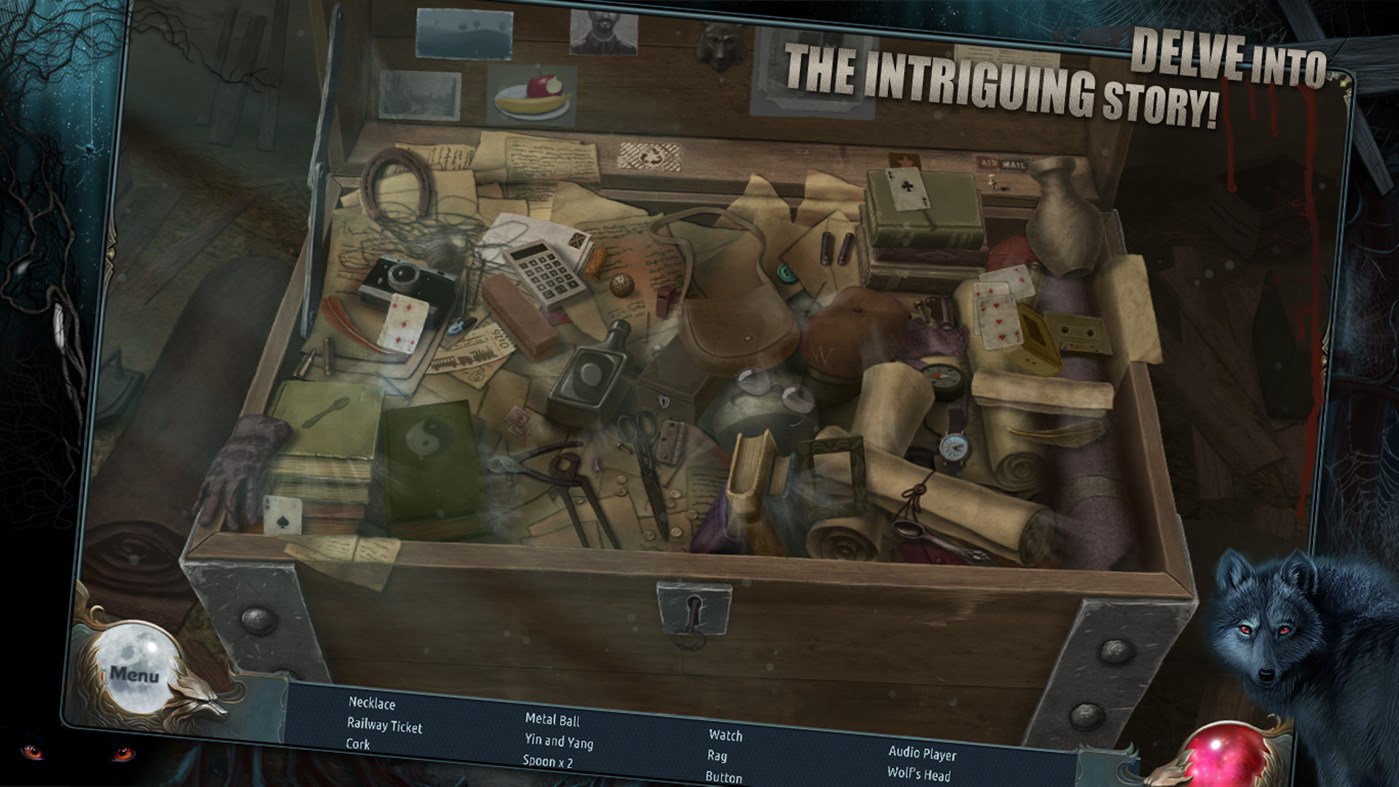Select the compass beside the hat
This screenshot has width=1399, height=787.
click(944, 379)
